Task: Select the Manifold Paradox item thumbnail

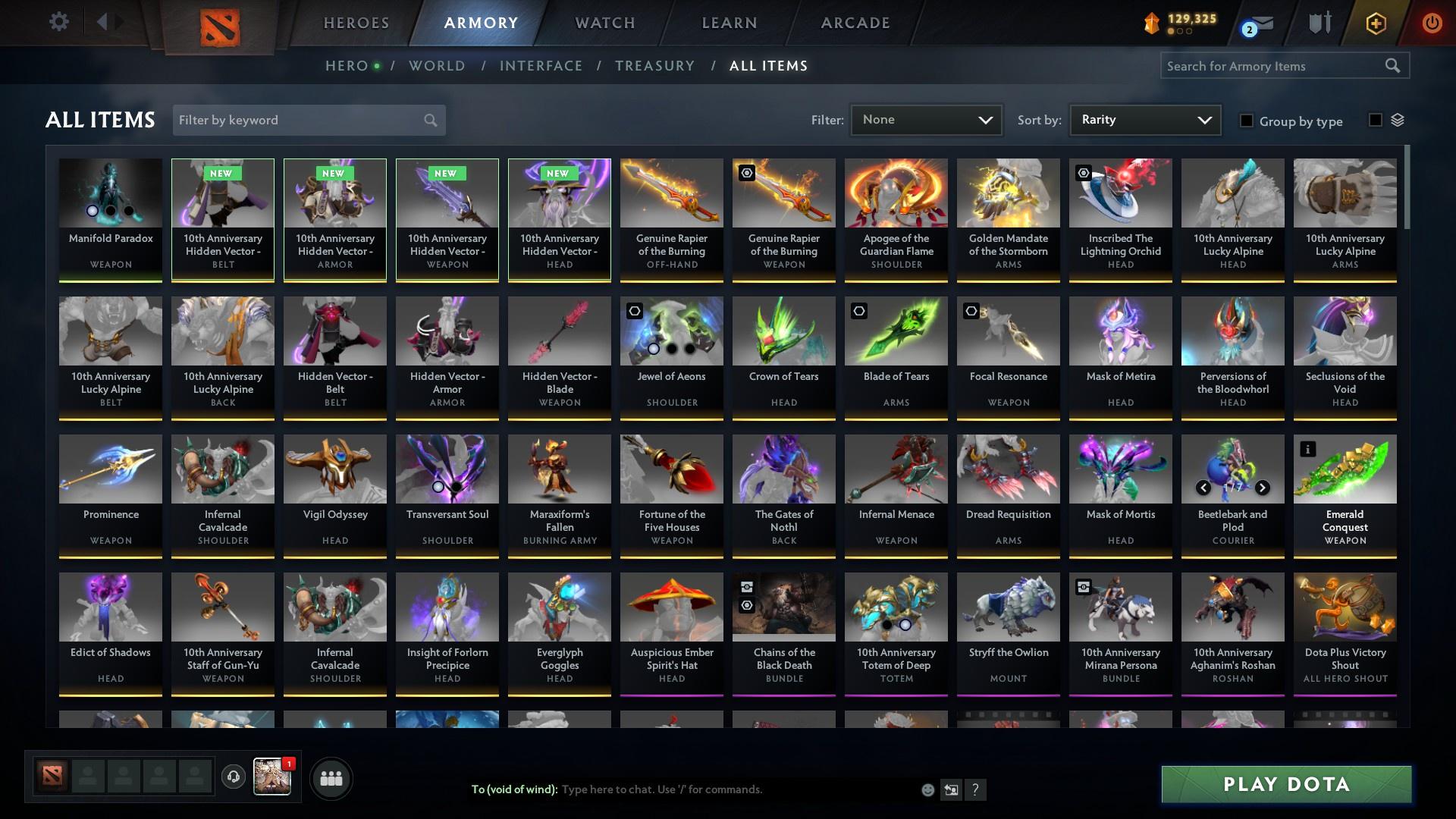Action: 110,193
